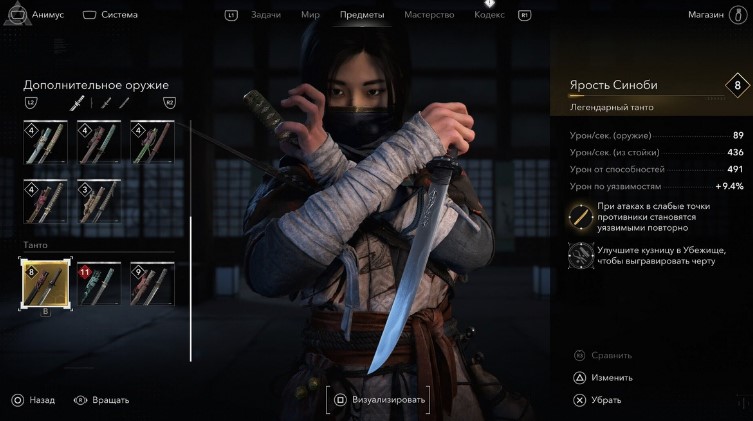This screenshot has height=421, width=753.
Task: Select the level 8 legendary tanto slot
Action: (45, 283)
